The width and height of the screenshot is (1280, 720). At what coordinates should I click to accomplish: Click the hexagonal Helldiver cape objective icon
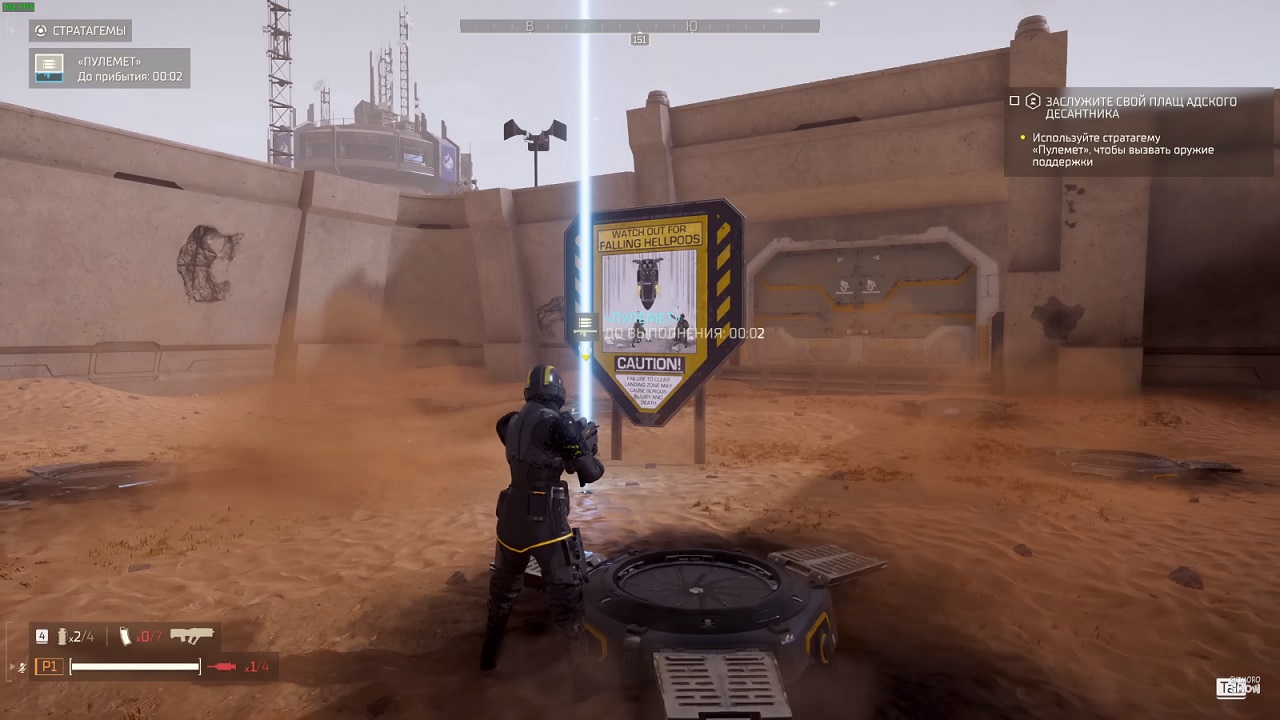point(1031,101)
